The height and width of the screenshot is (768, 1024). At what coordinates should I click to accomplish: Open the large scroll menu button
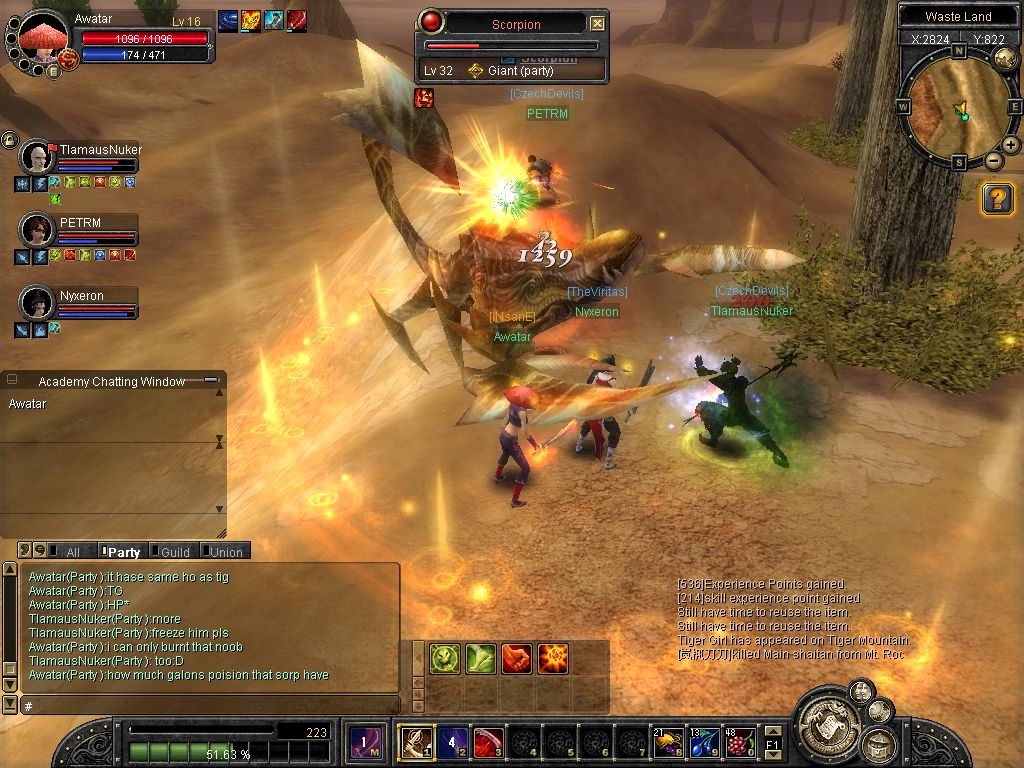click(x=827, y=716)
